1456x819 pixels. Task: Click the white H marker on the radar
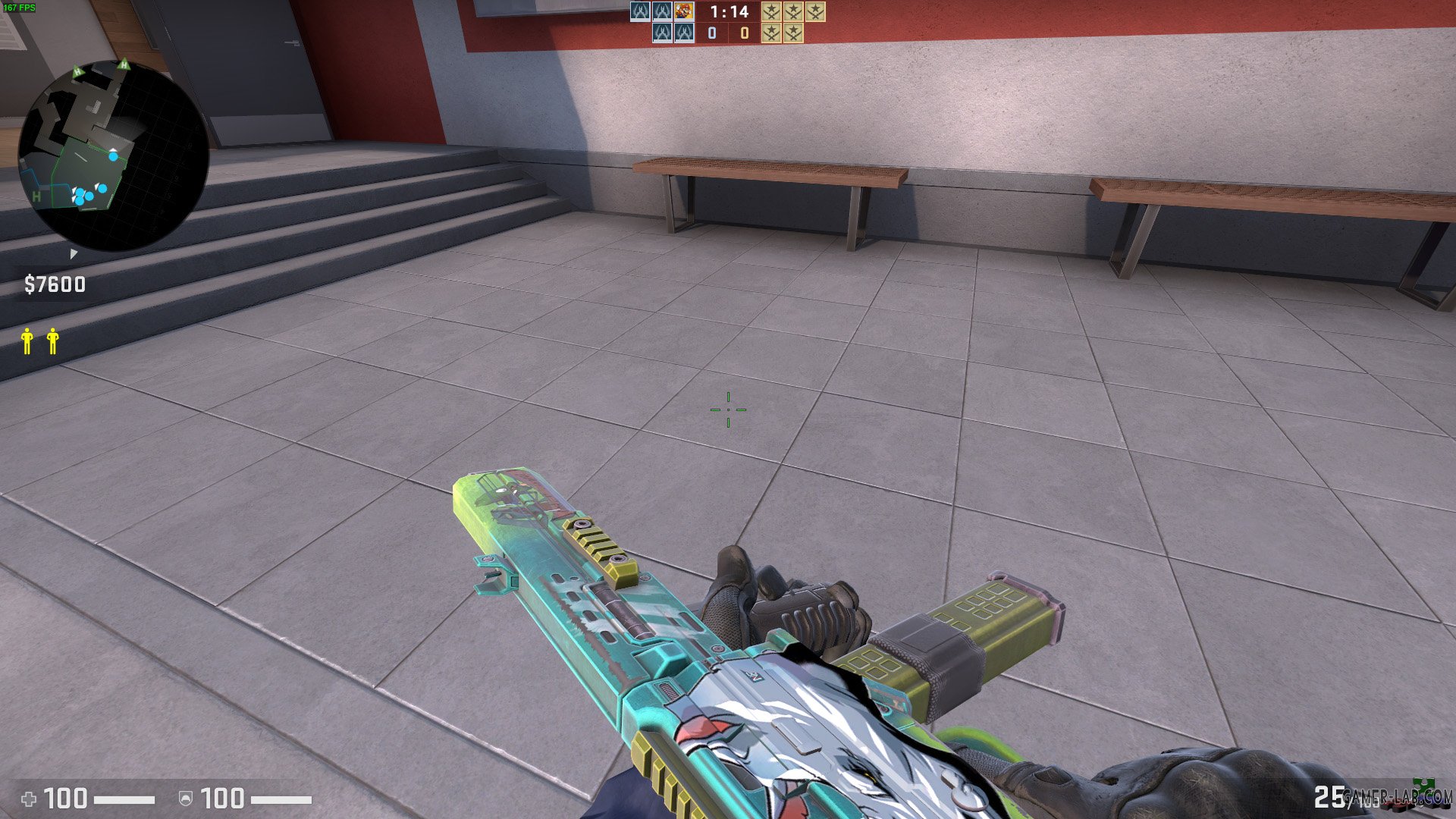point(36,196)
